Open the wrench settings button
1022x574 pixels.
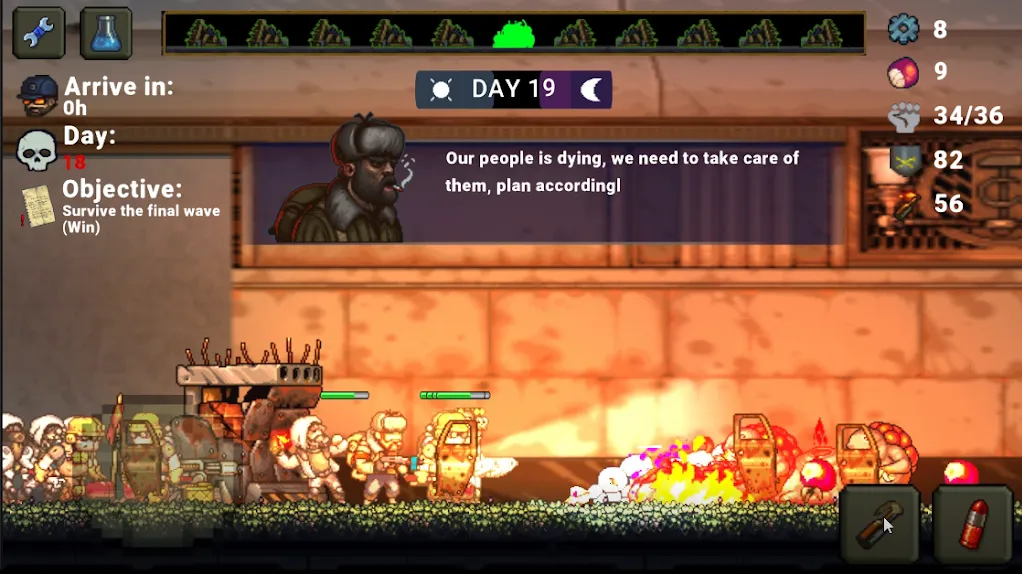[39, 33]
